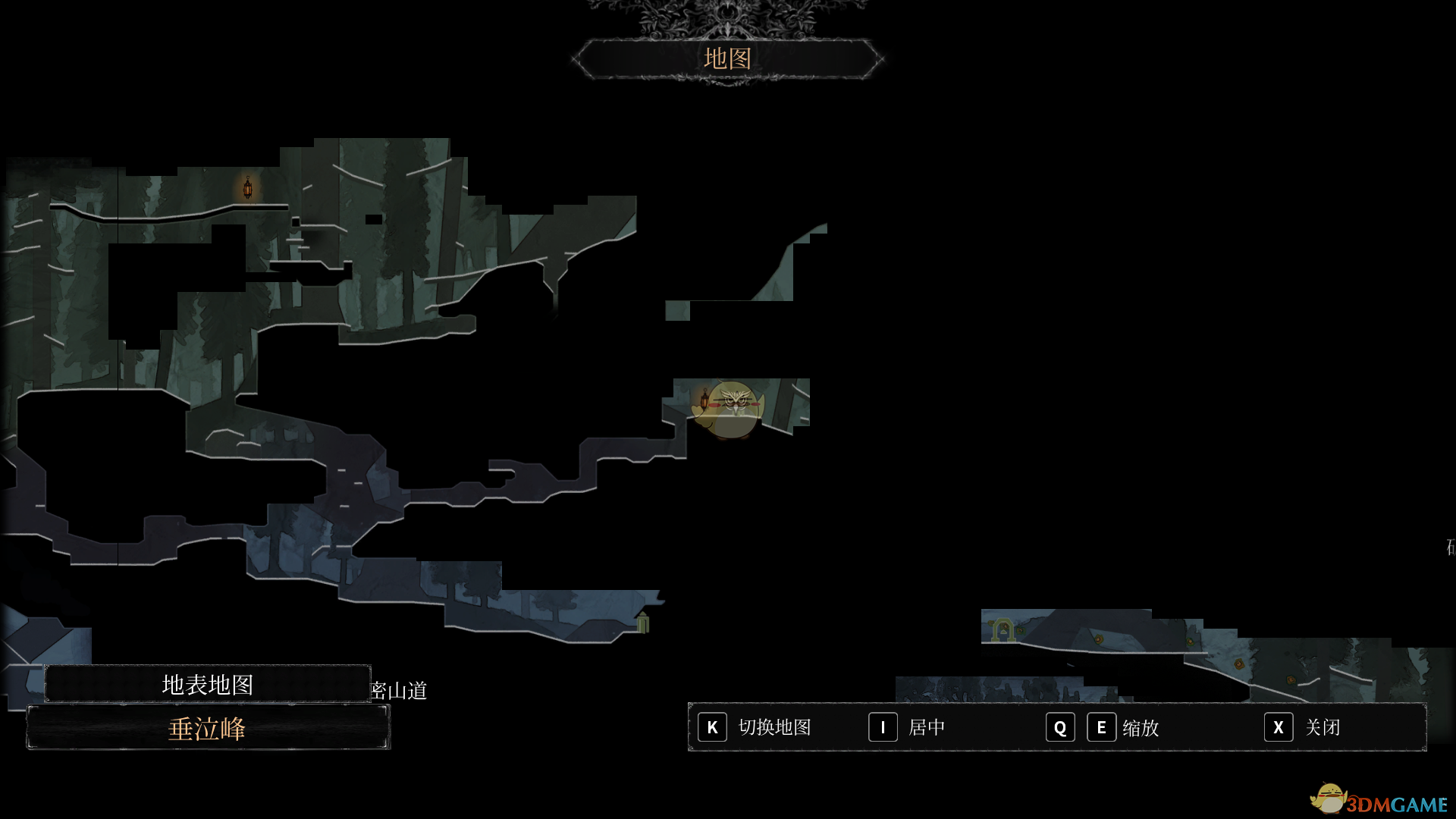Select the 垂泣峰 area name bar
The height and width of the screenshot is (819, 1456).
point(208,729)
